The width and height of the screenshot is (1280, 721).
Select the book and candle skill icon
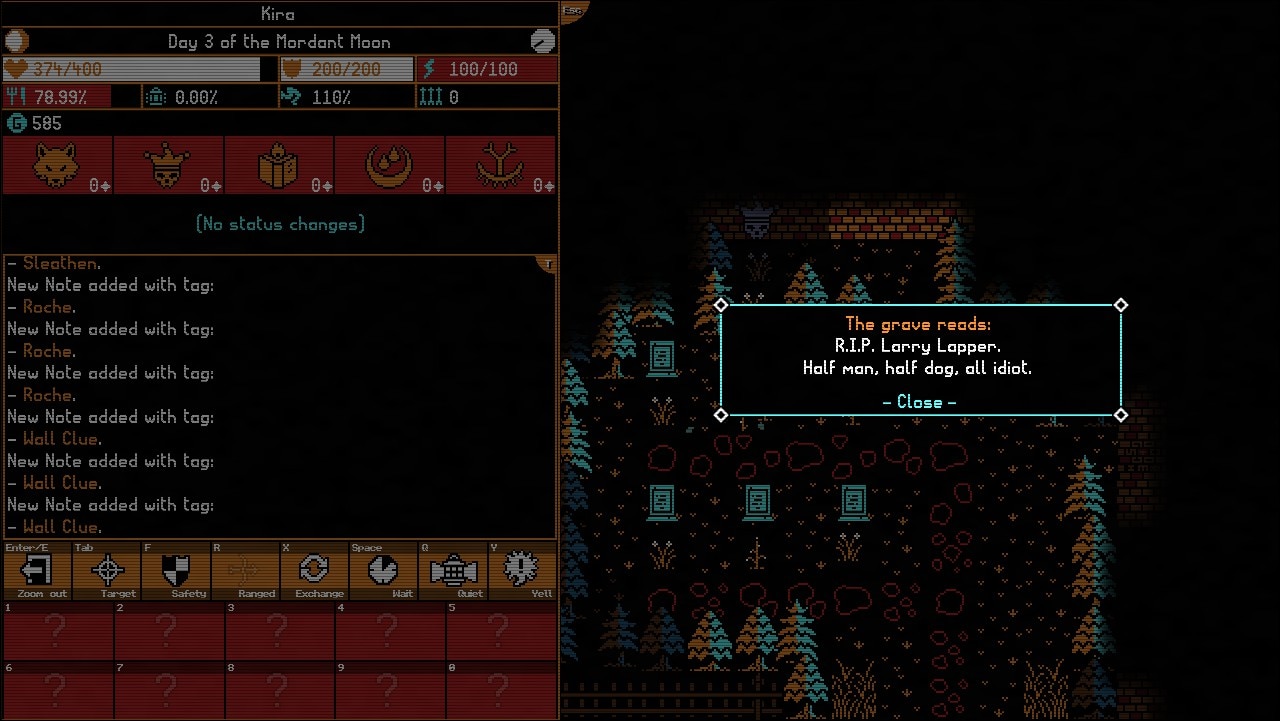(x=279, y=165)
